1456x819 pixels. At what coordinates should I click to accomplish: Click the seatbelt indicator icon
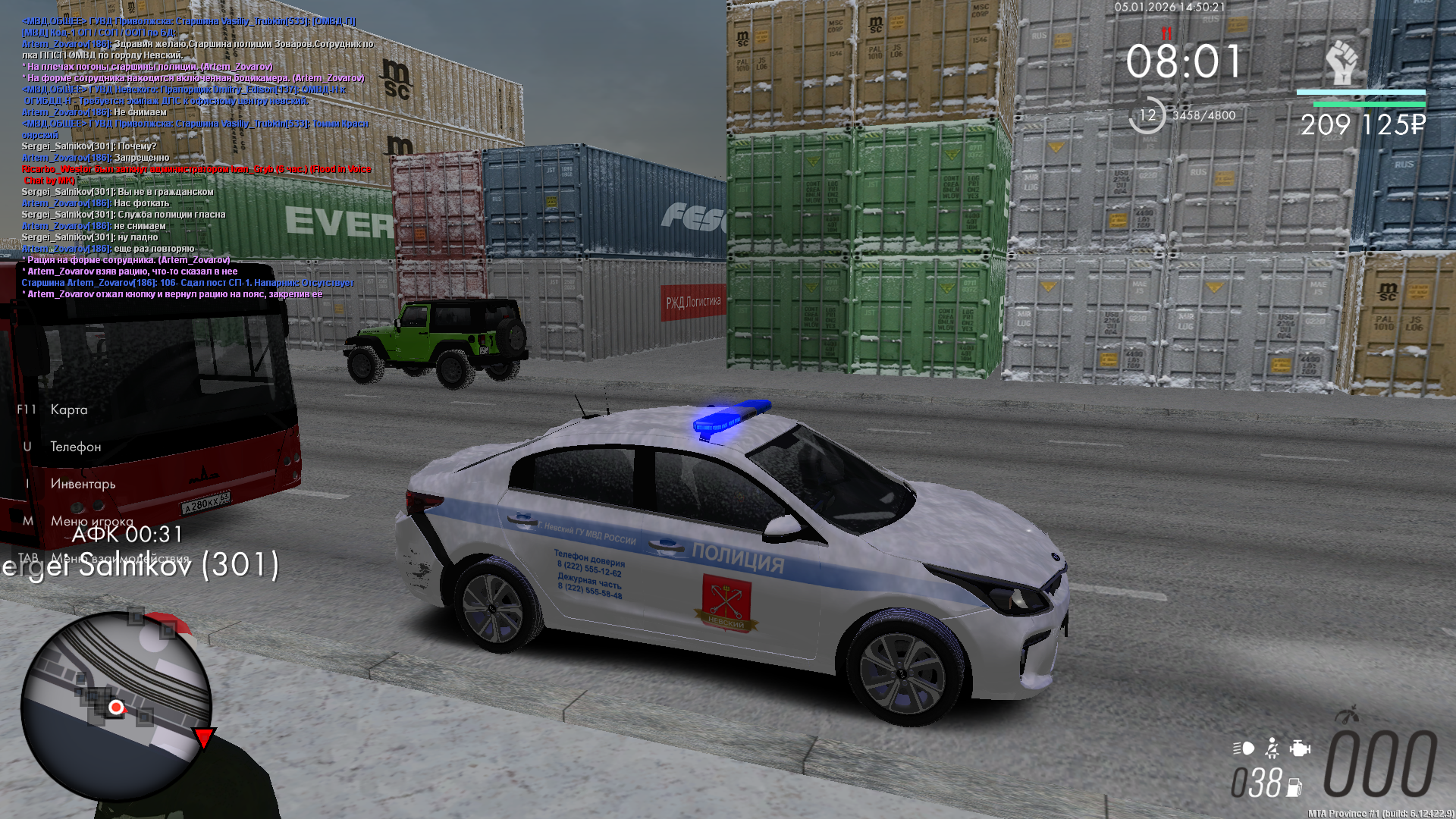click(1272, 748)
